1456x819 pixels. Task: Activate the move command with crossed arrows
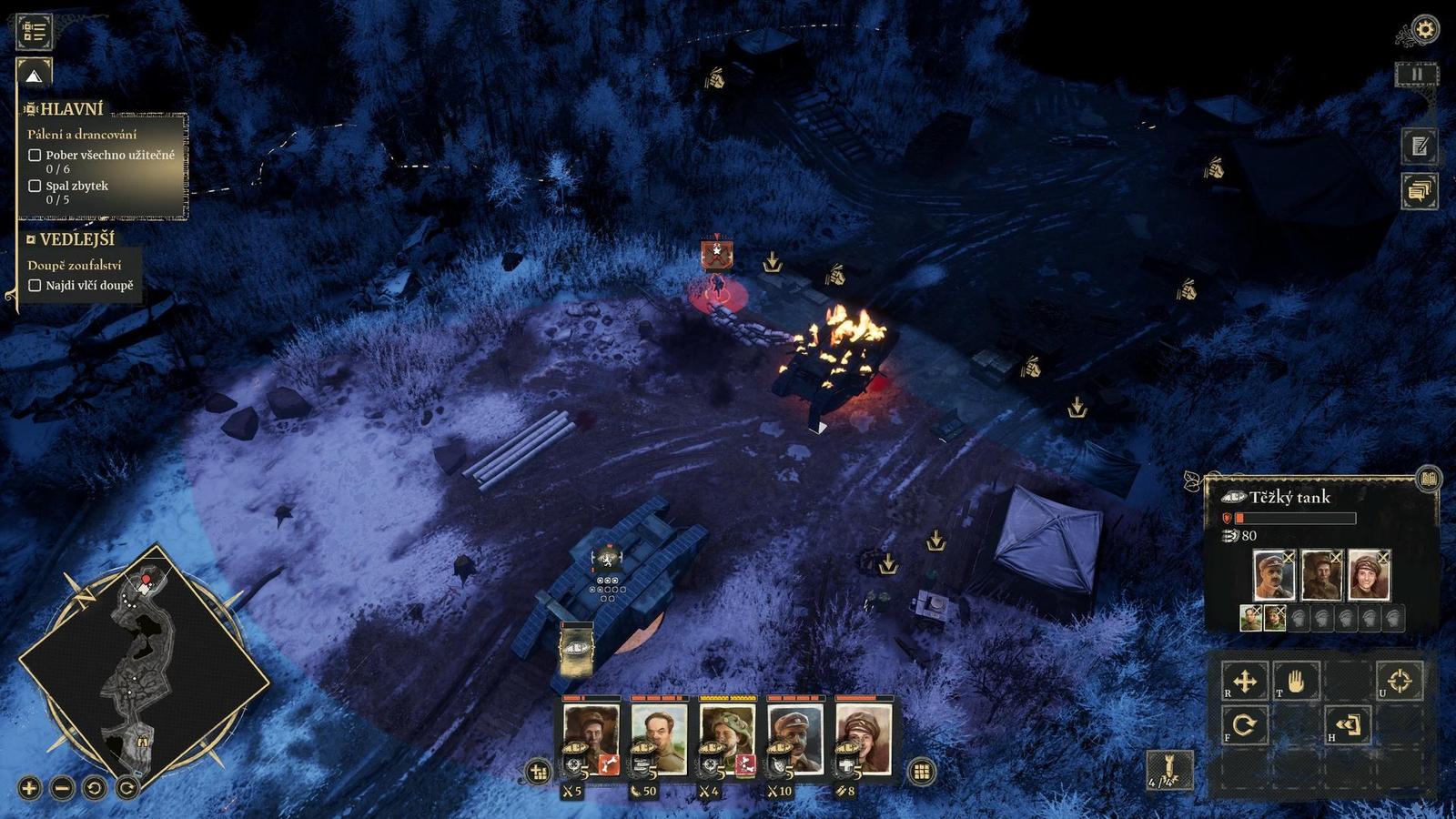(1245, 681)
